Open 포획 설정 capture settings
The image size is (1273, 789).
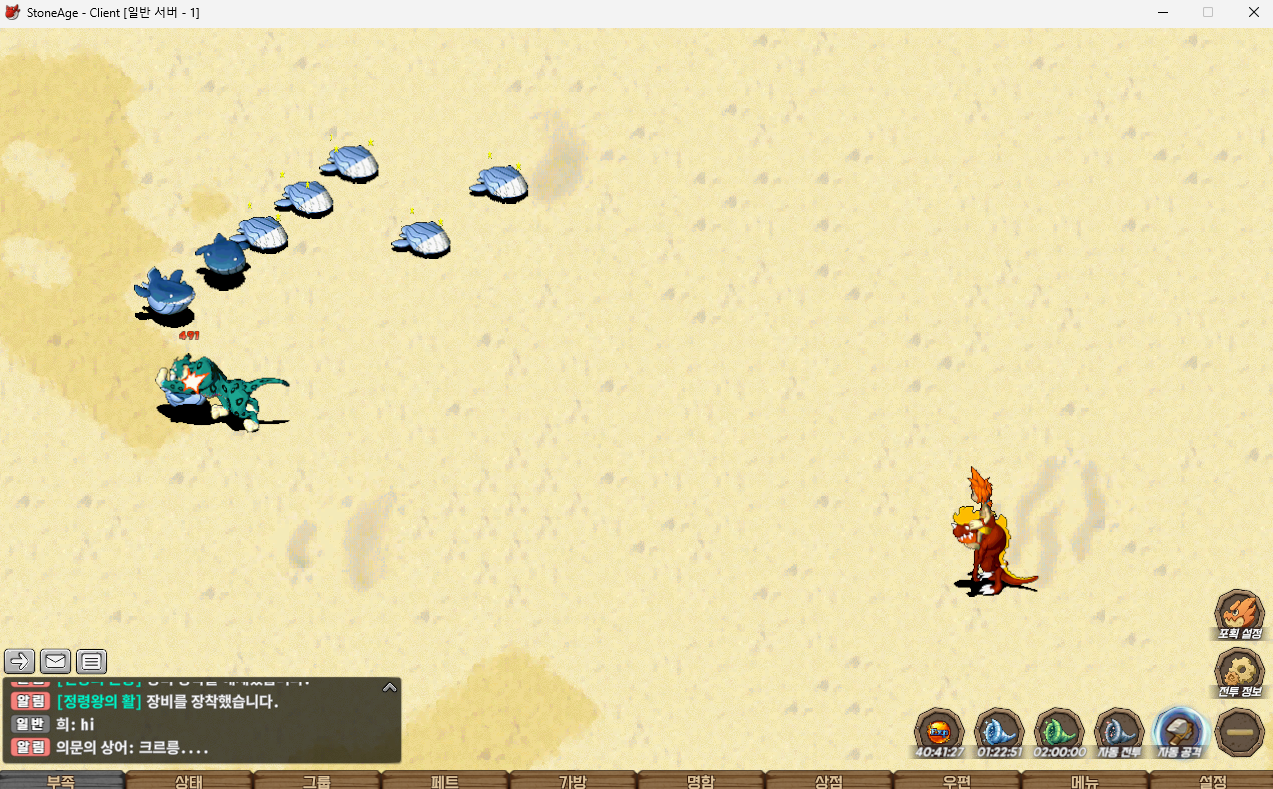point(1239,613)
